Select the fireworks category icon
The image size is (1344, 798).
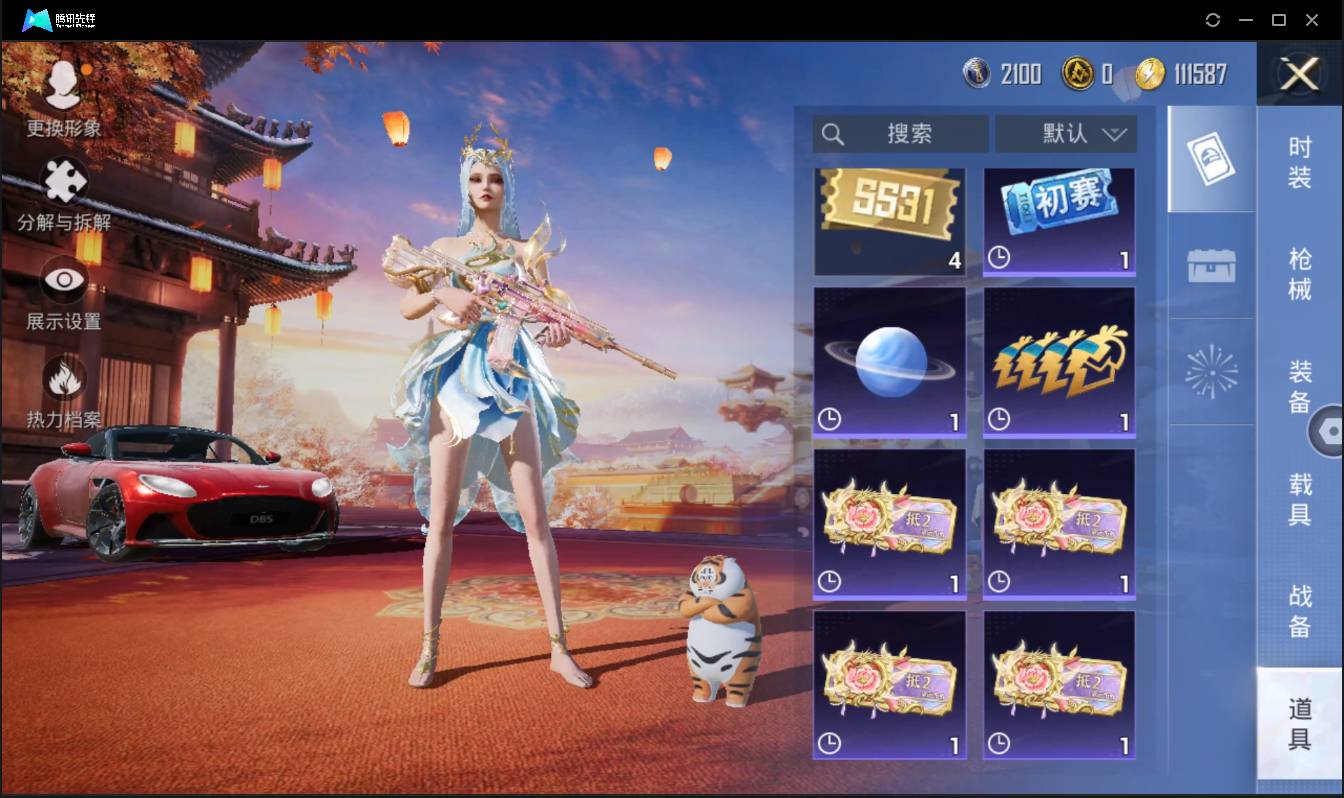coord(1210,370)
